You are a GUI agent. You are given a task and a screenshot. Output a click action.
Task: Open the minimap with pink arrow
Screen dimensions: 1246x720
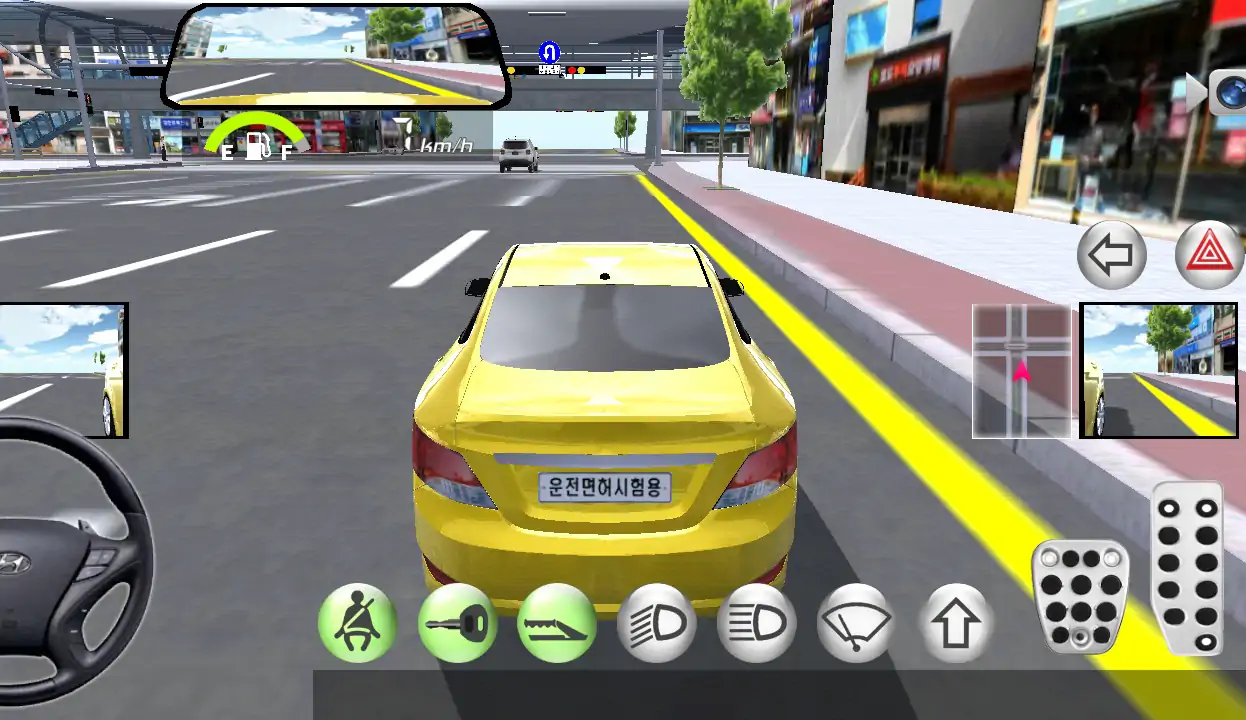pyautogui.click(x=1021, y=371)
